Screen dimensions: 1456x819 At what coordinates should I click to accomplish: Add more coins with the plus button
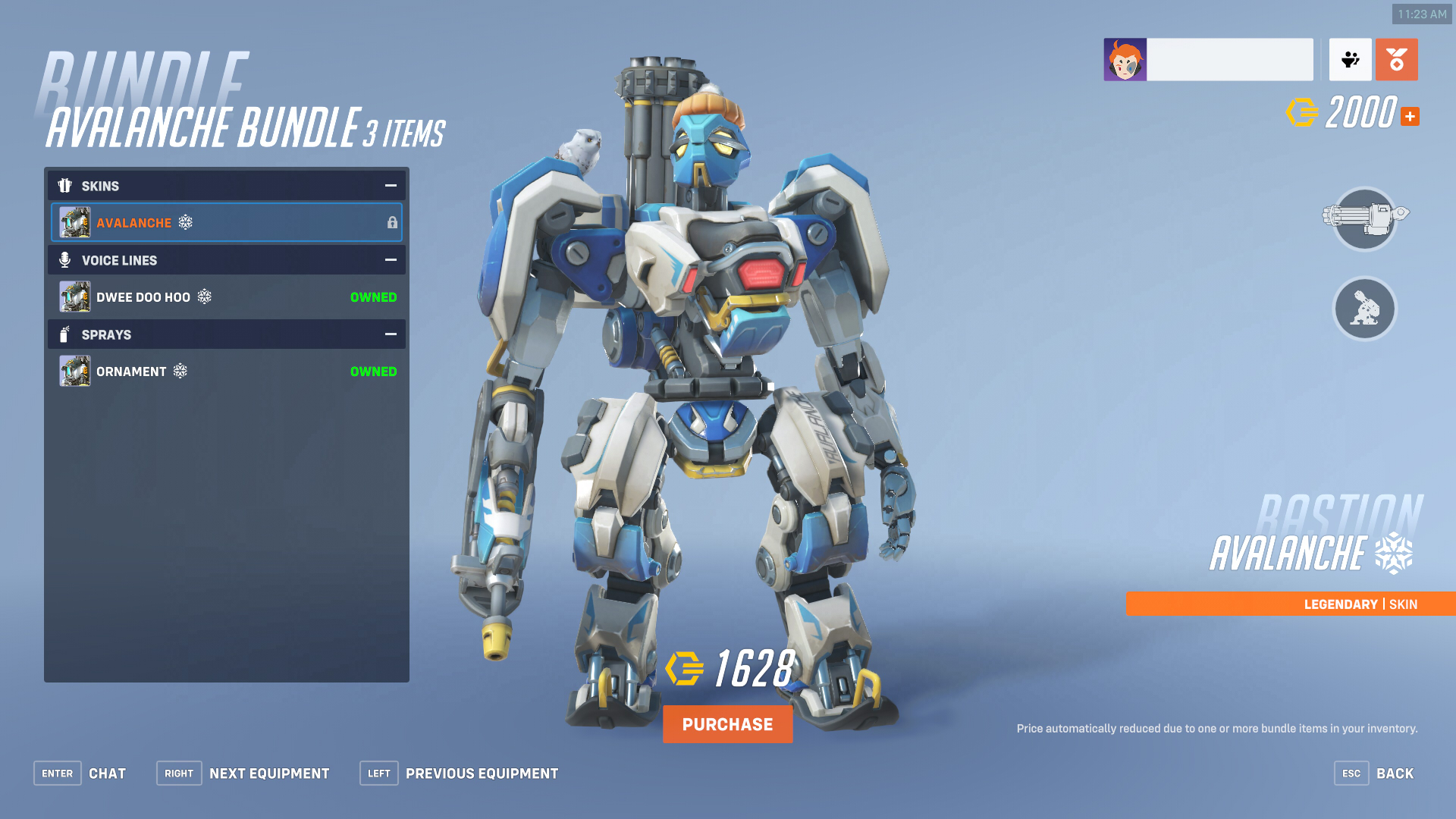click(1410, 116)
